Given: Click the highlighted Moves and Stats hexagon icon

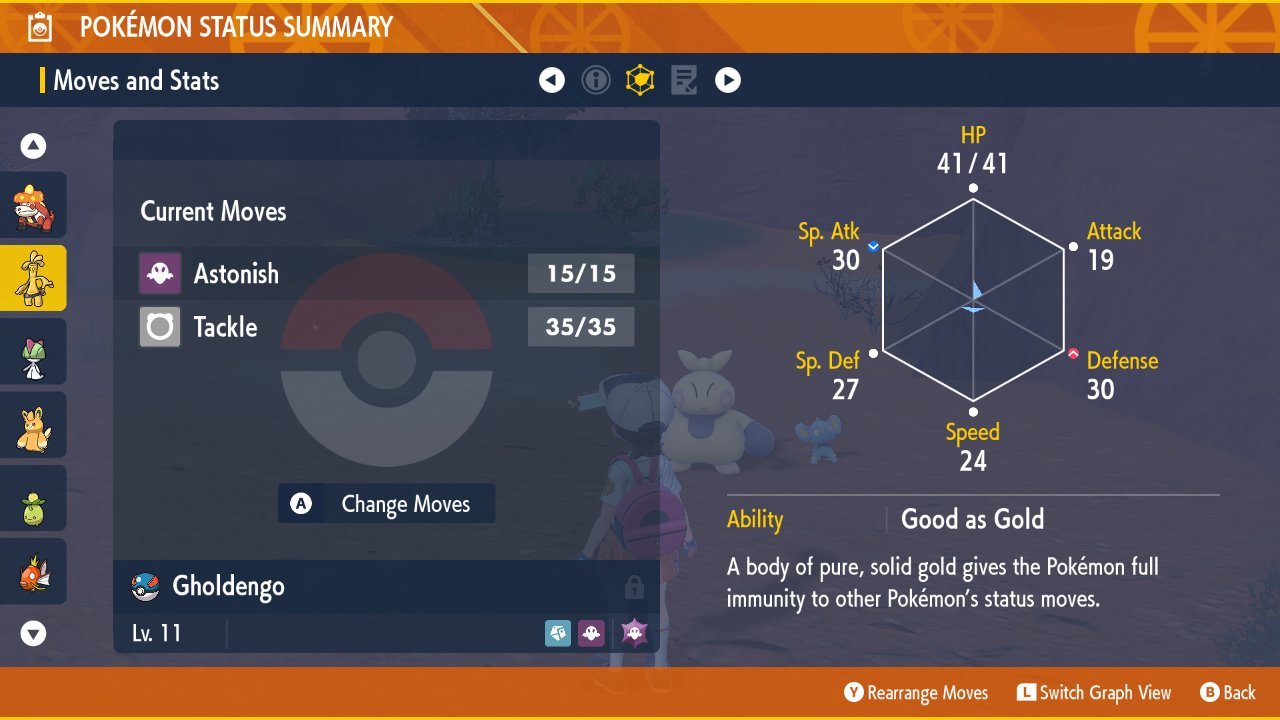Looking at the screenshot, I should point(640,80).
